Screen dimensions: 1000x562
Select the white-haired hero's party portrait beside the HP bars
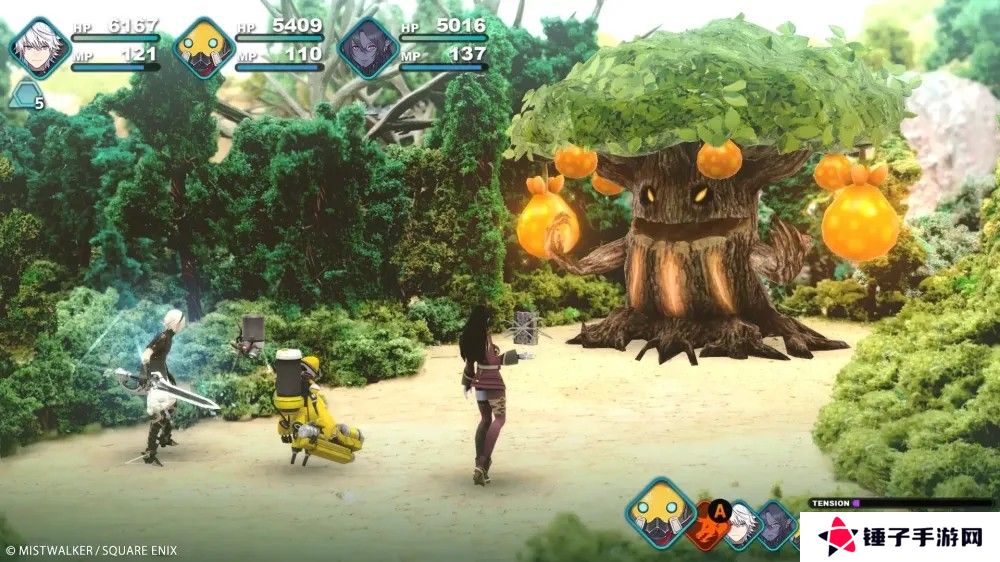coord(38,47)
